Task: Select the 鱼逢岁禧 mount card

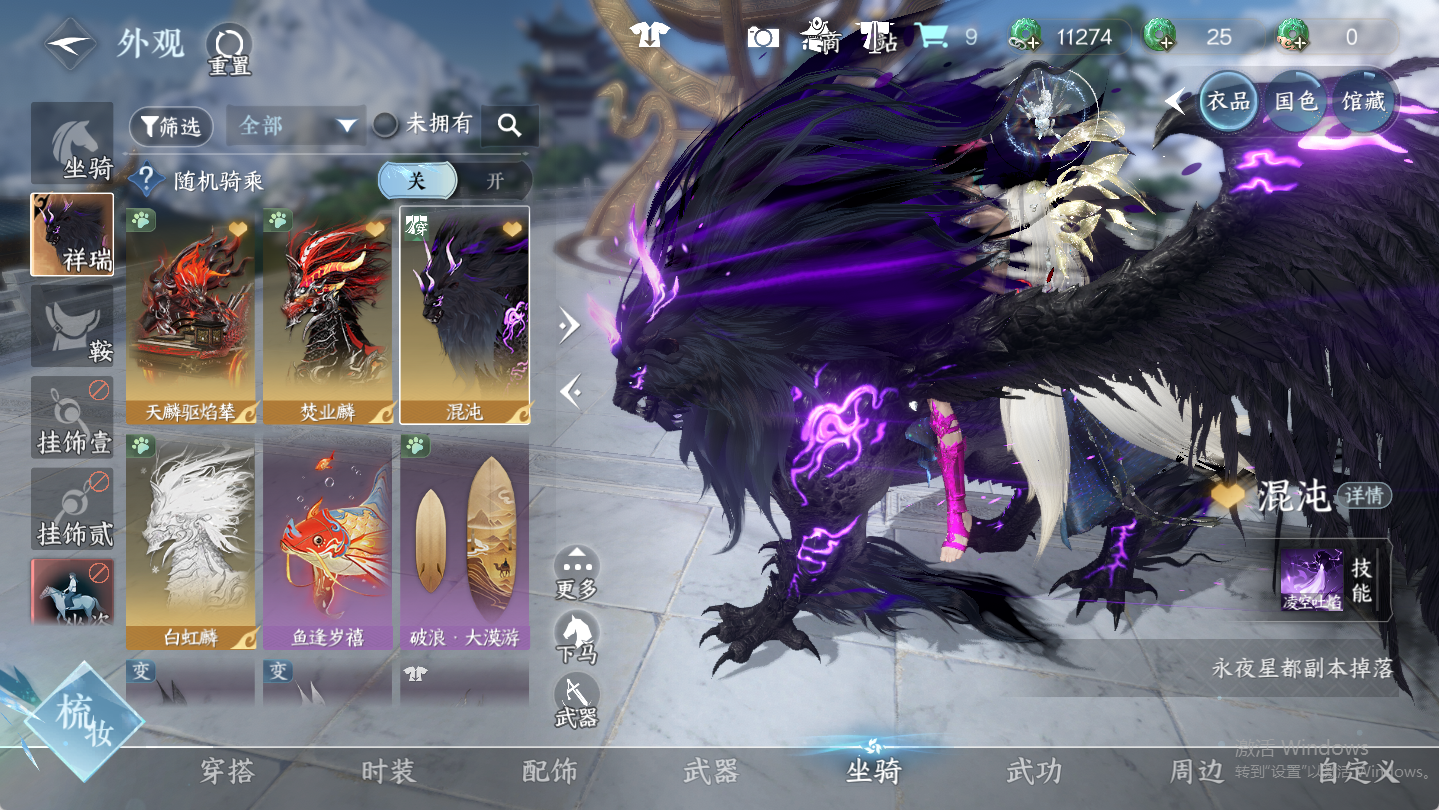Action: tap(327, 541)
